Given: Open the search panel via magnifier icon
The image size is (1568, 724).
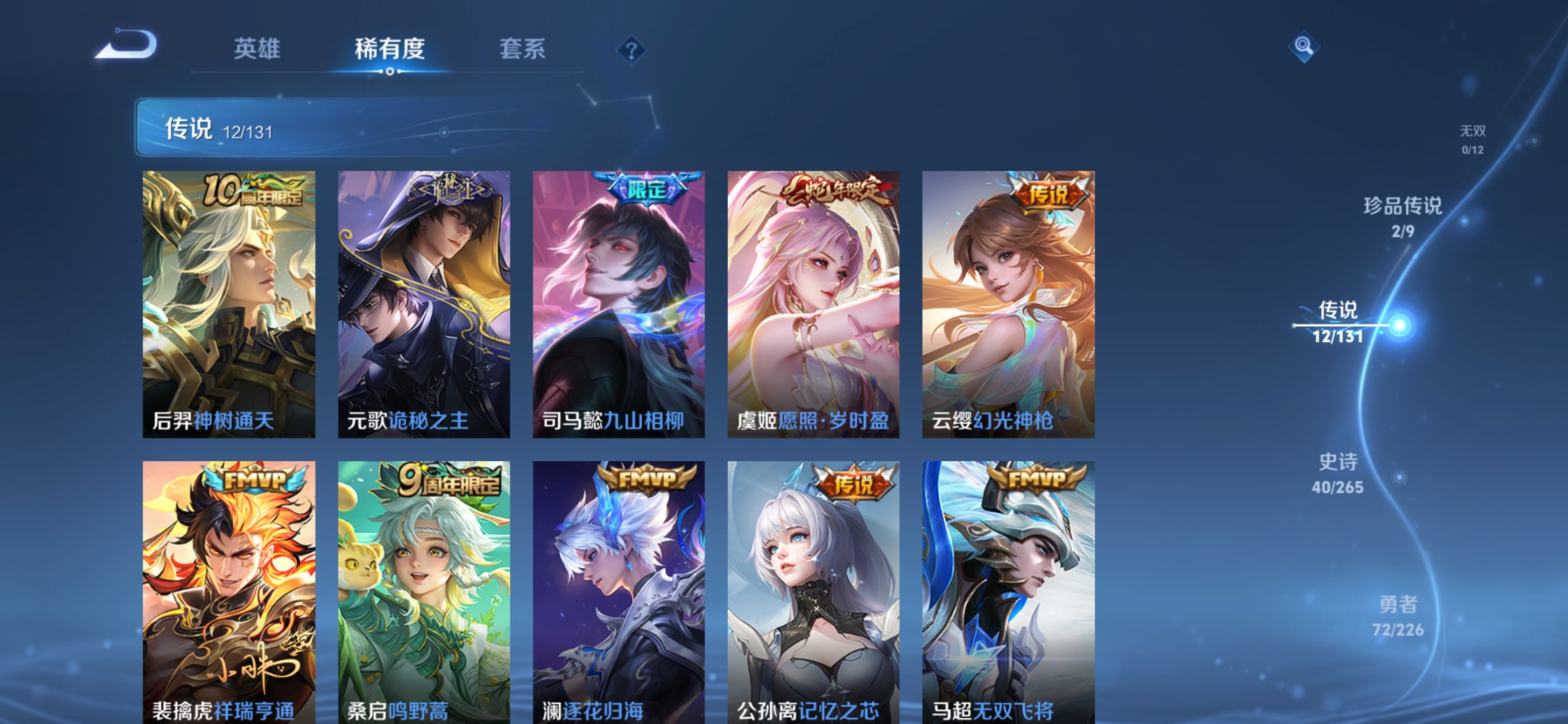Looking at the screenshot, I should [1303, 48].
